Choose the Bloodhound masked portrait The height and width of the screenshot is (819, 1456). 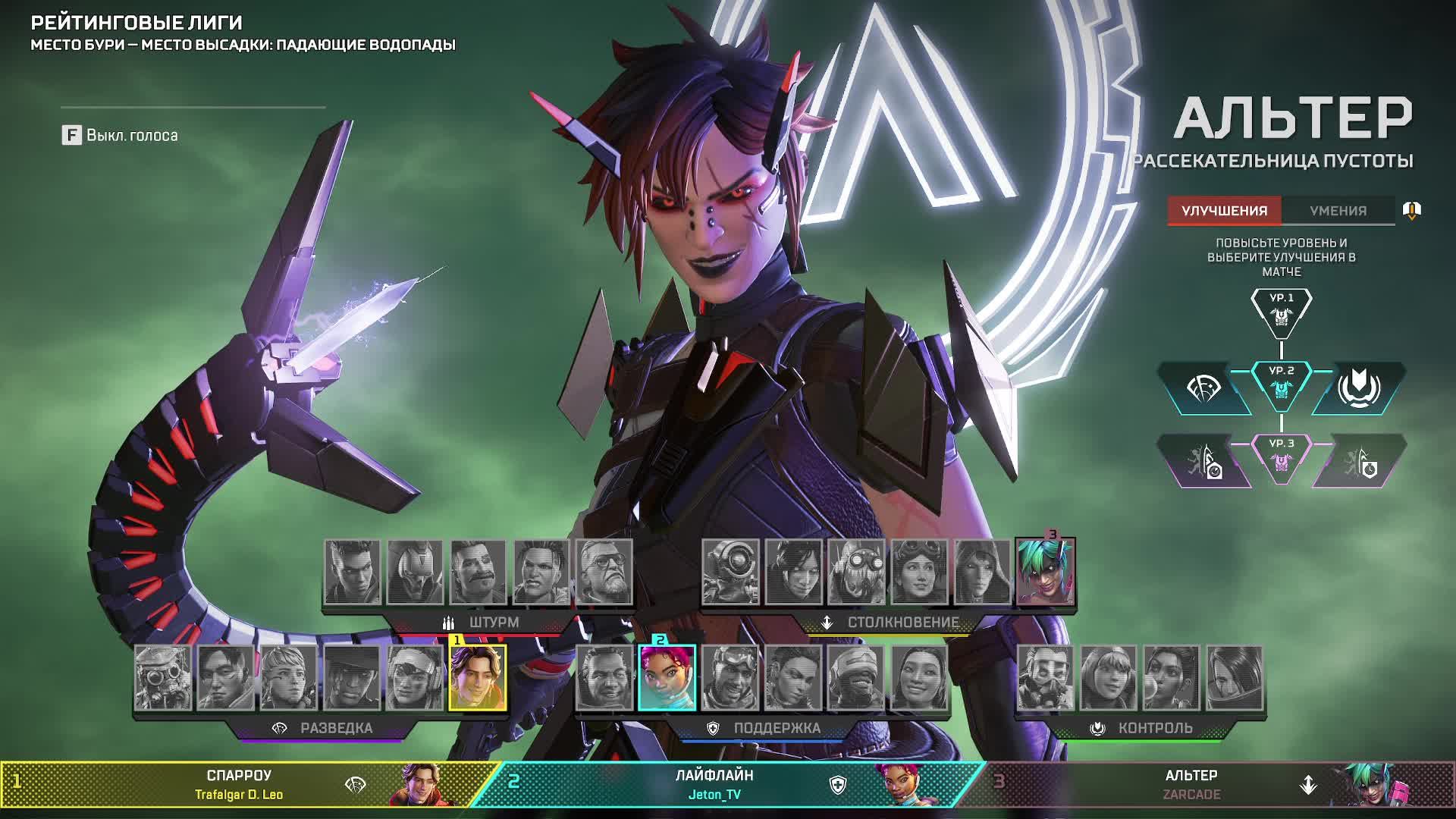pyautogui.click(x=163, y=678)
